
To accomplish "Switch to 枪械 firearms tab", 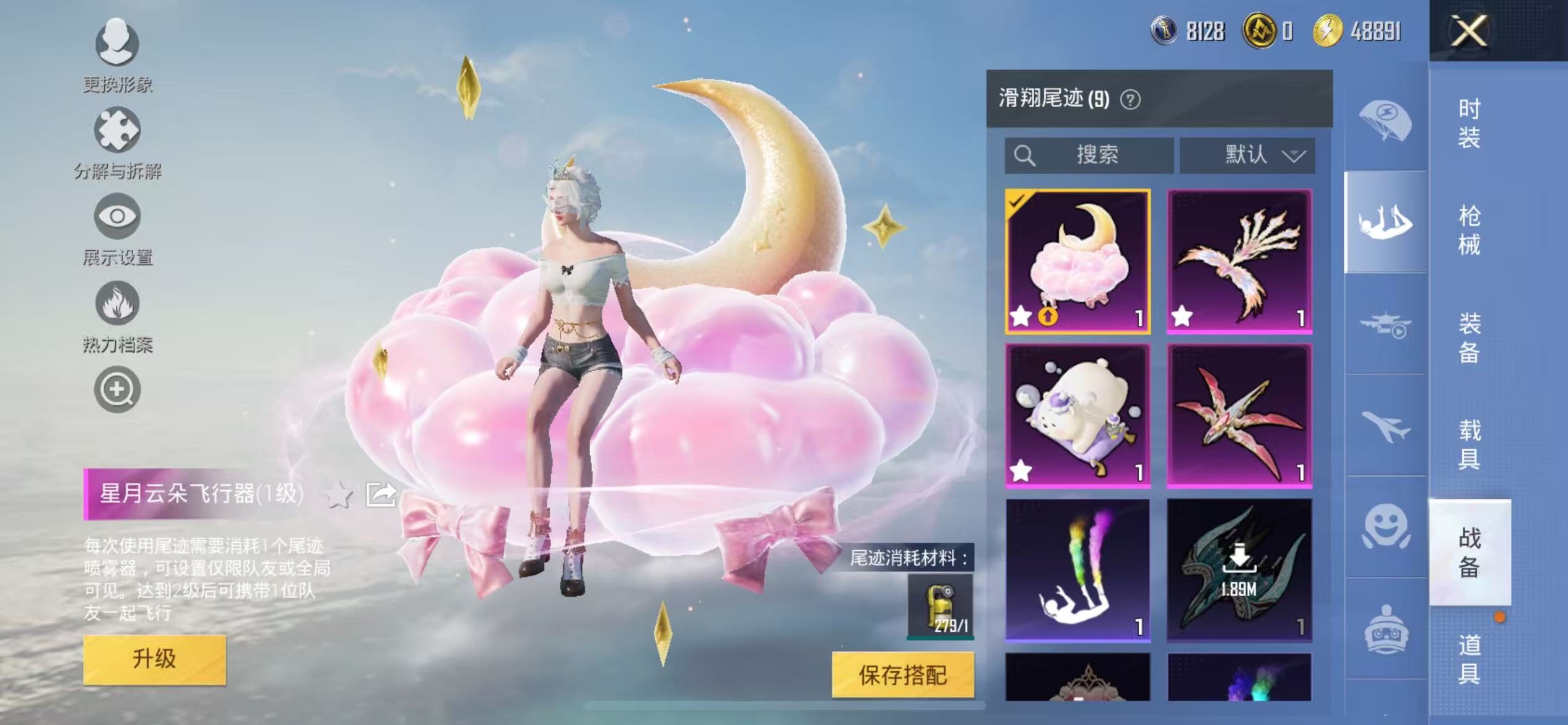I will pos(1469,230).
